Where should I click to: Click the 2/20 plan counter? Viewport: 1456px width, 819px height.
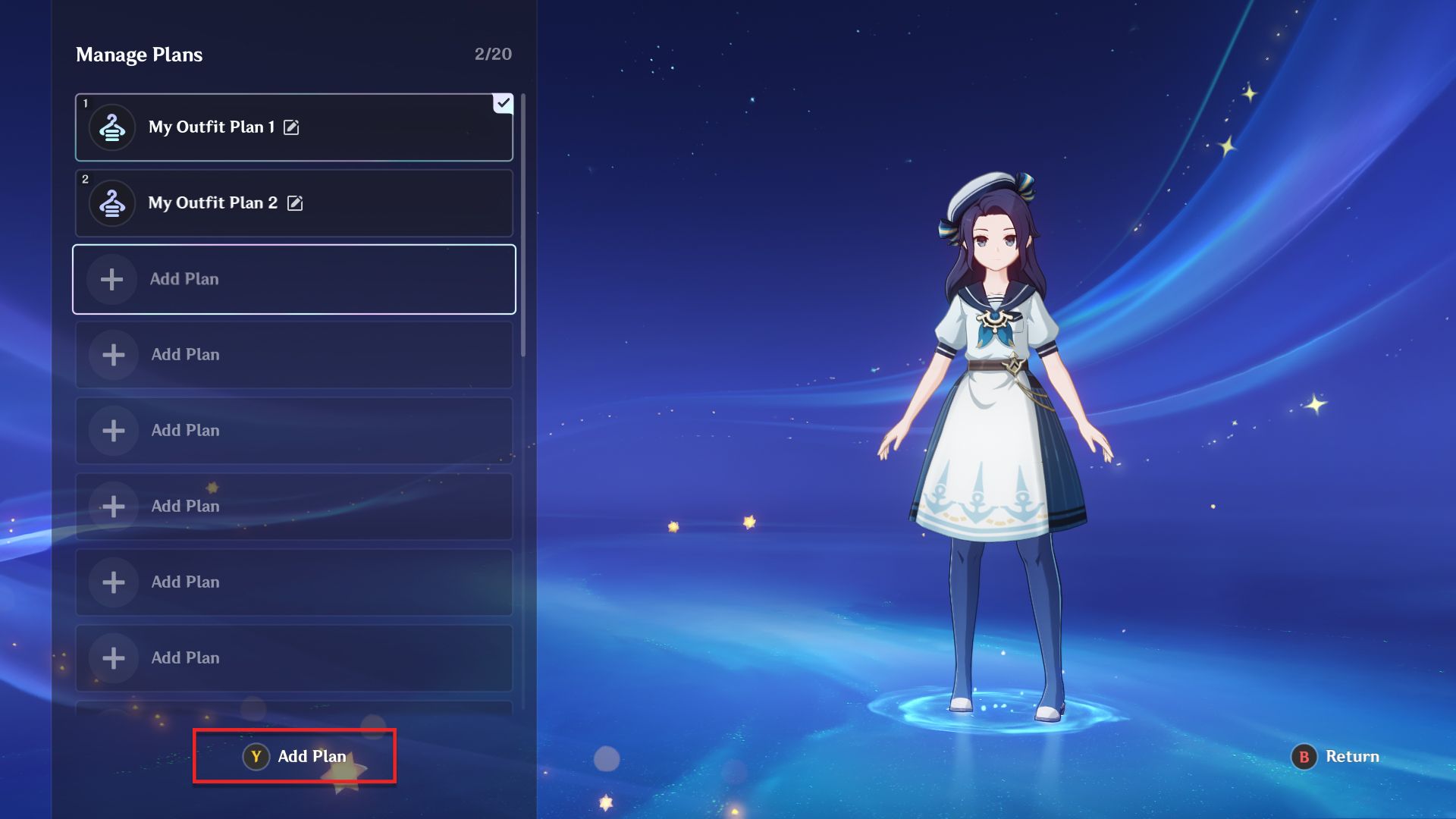click(x=493, y=54)
